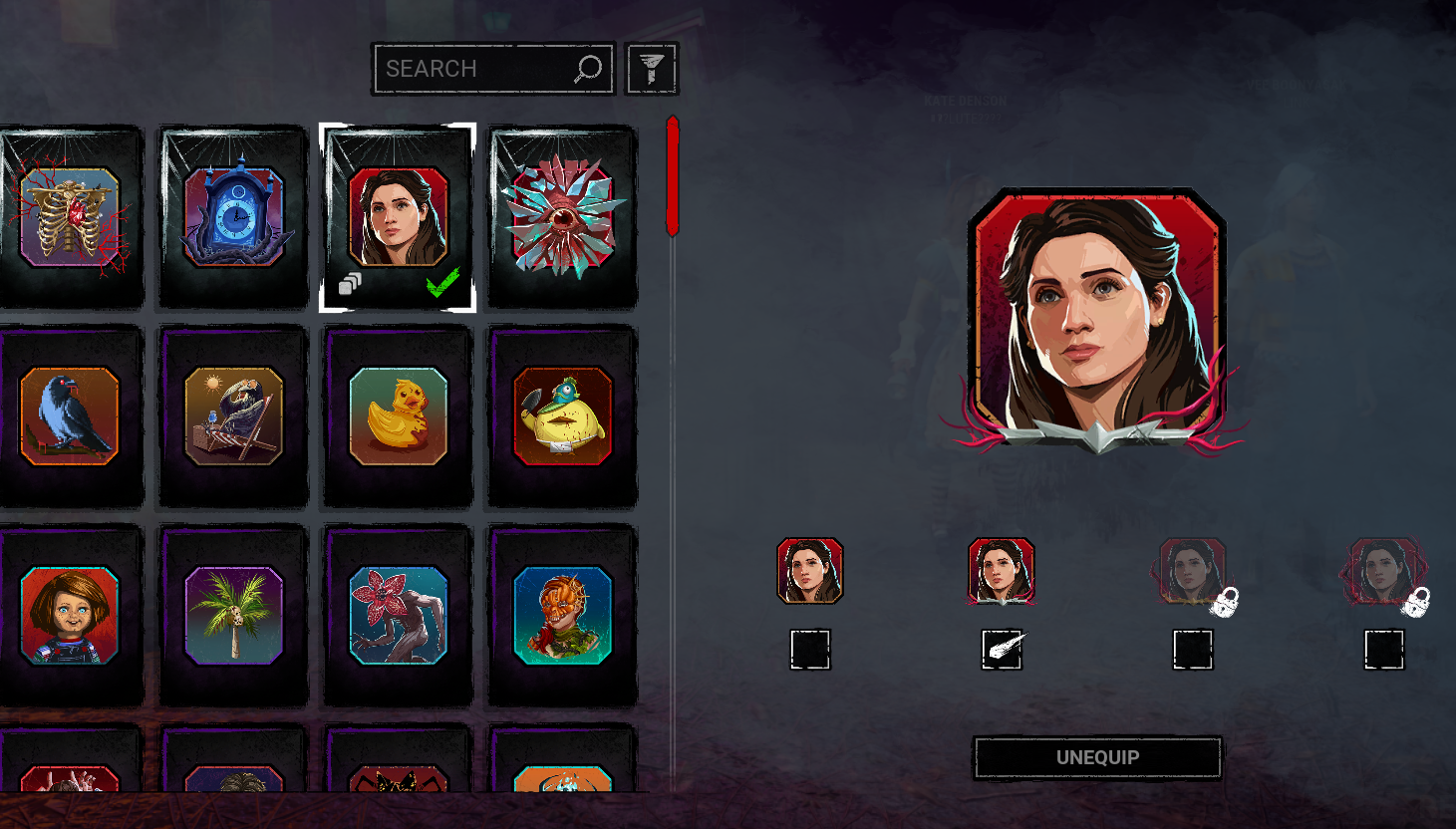Choose the palm tree portrait
Image resolution: width=1456 pixels, height=829 pixels.
tap(234, 615)
